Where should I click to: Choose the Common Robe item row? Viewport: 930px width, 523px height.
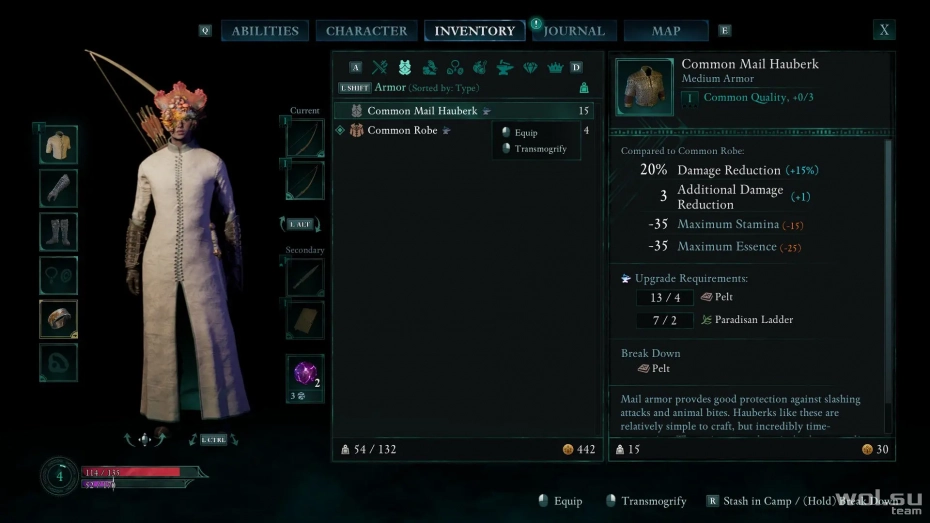pyautogui.click(x=412, y=130)
